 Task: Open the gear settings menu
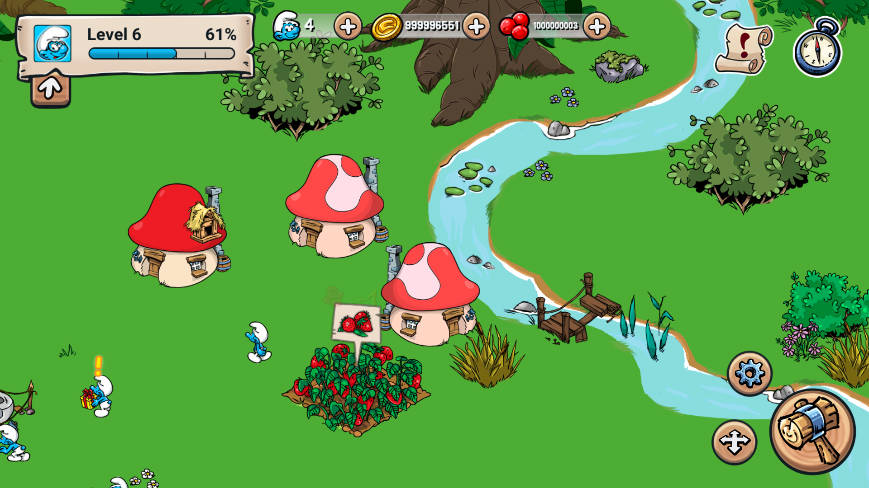pyautogui.click(x=749, y=373)
